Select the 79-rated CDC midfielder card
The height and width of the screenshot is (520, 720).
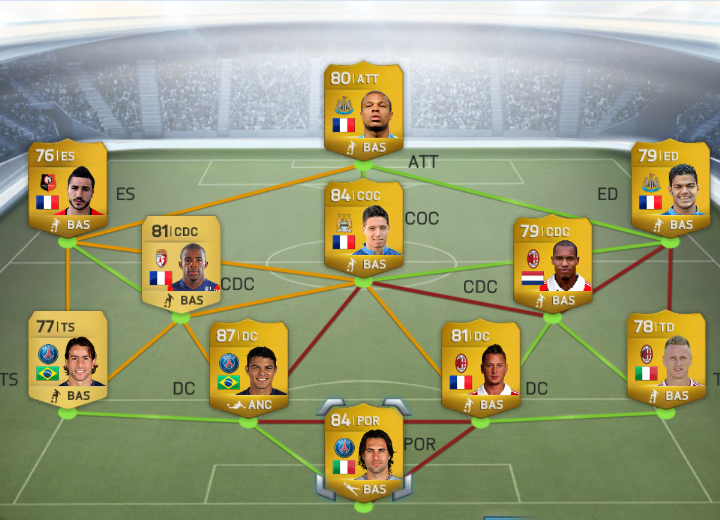point(552,262)
